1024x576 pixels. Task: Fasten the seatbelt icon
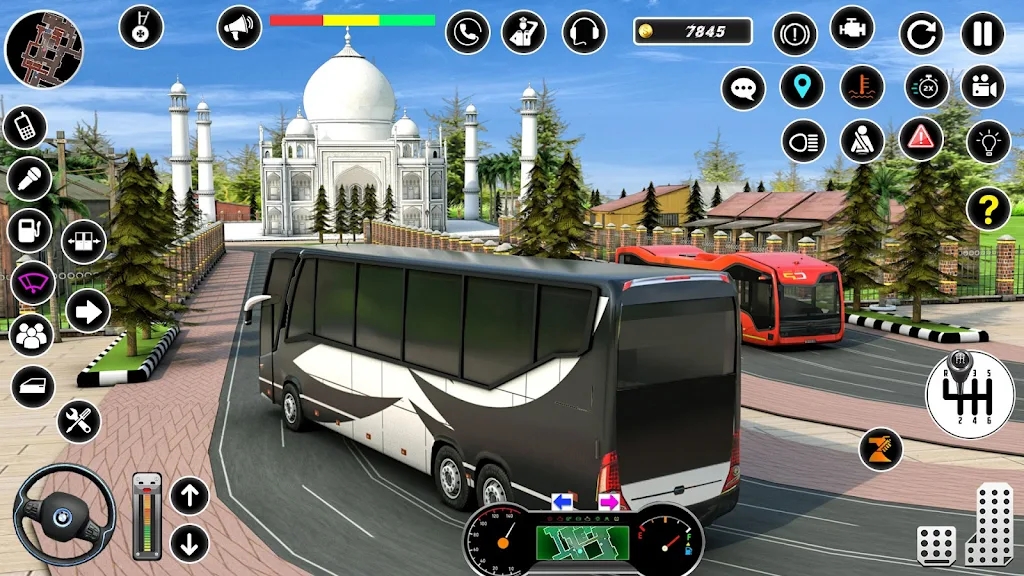(x=862, y=141)
